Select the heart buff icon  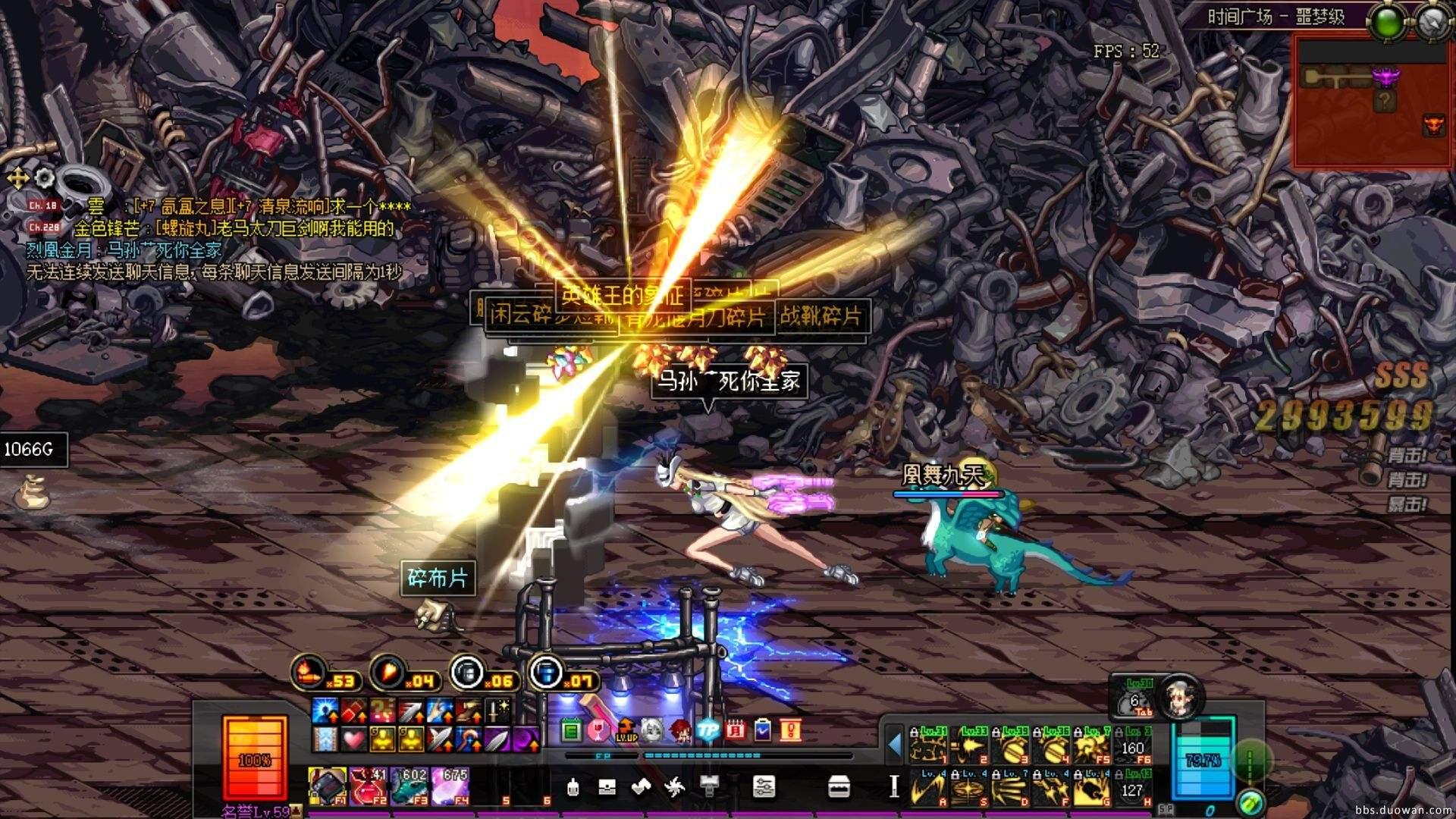click(x=353, y=737)
